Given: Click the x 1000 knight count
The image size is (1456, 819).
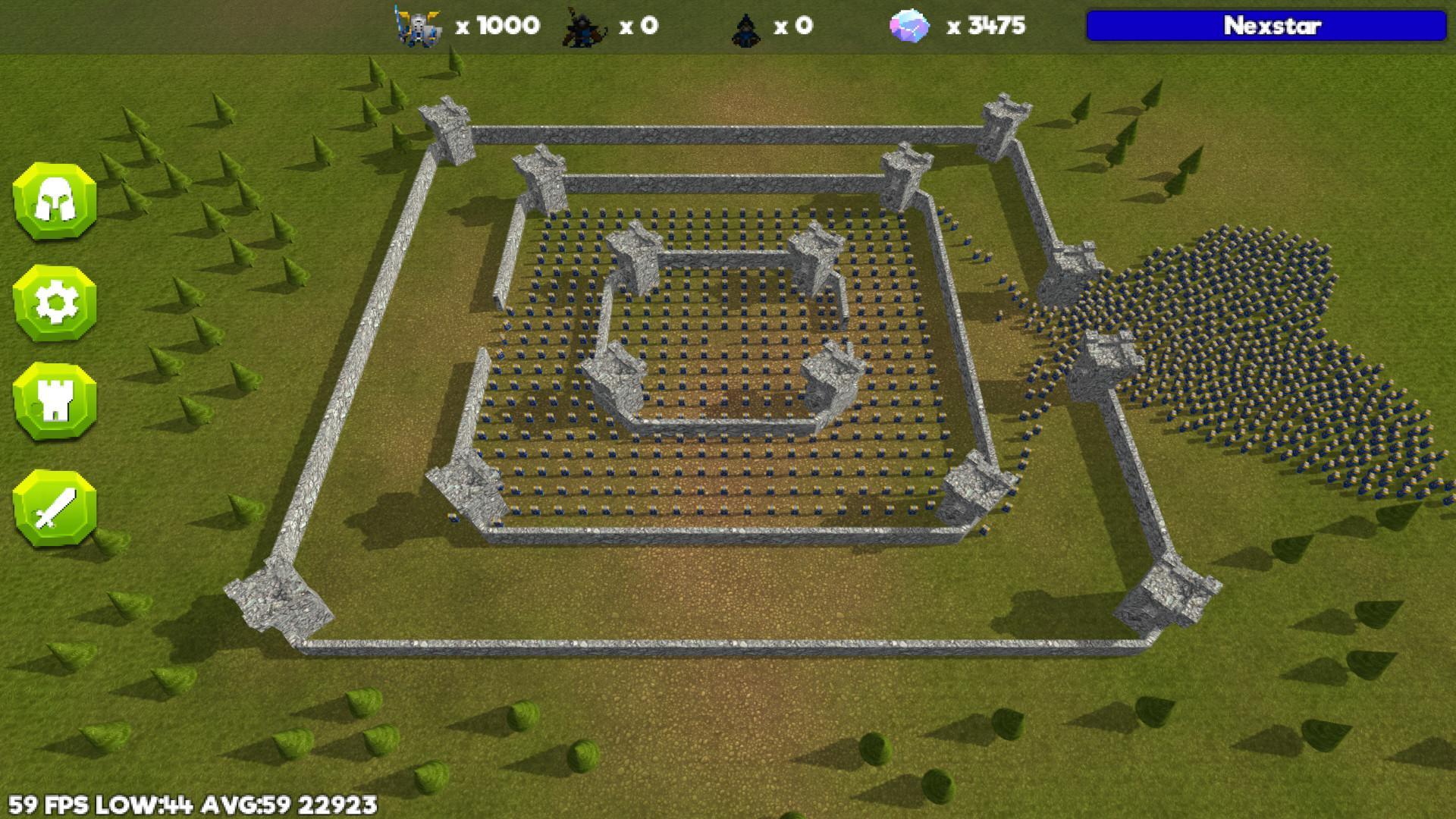Looking at the screenshot, I should click(x=497, y=25).
